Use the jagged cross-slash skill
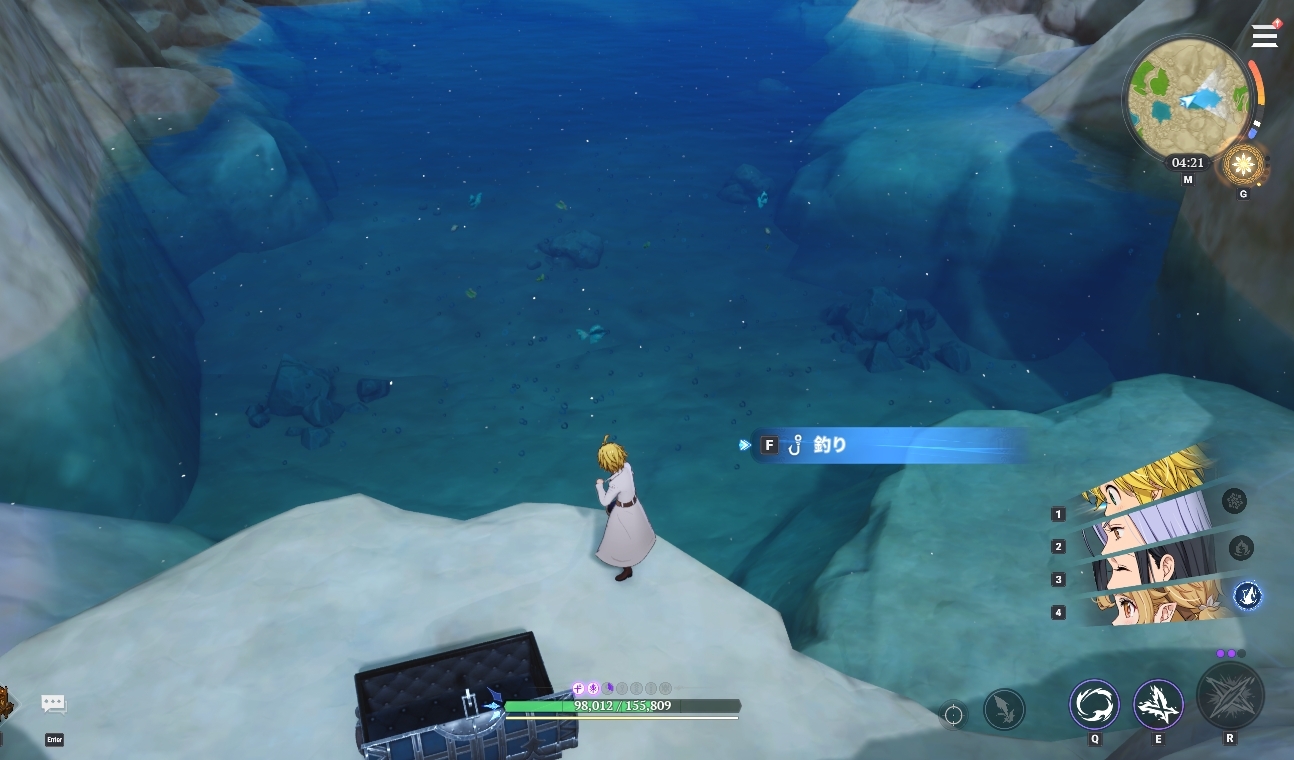This screenshot has height=760, width=1294. coord(1158,704)
